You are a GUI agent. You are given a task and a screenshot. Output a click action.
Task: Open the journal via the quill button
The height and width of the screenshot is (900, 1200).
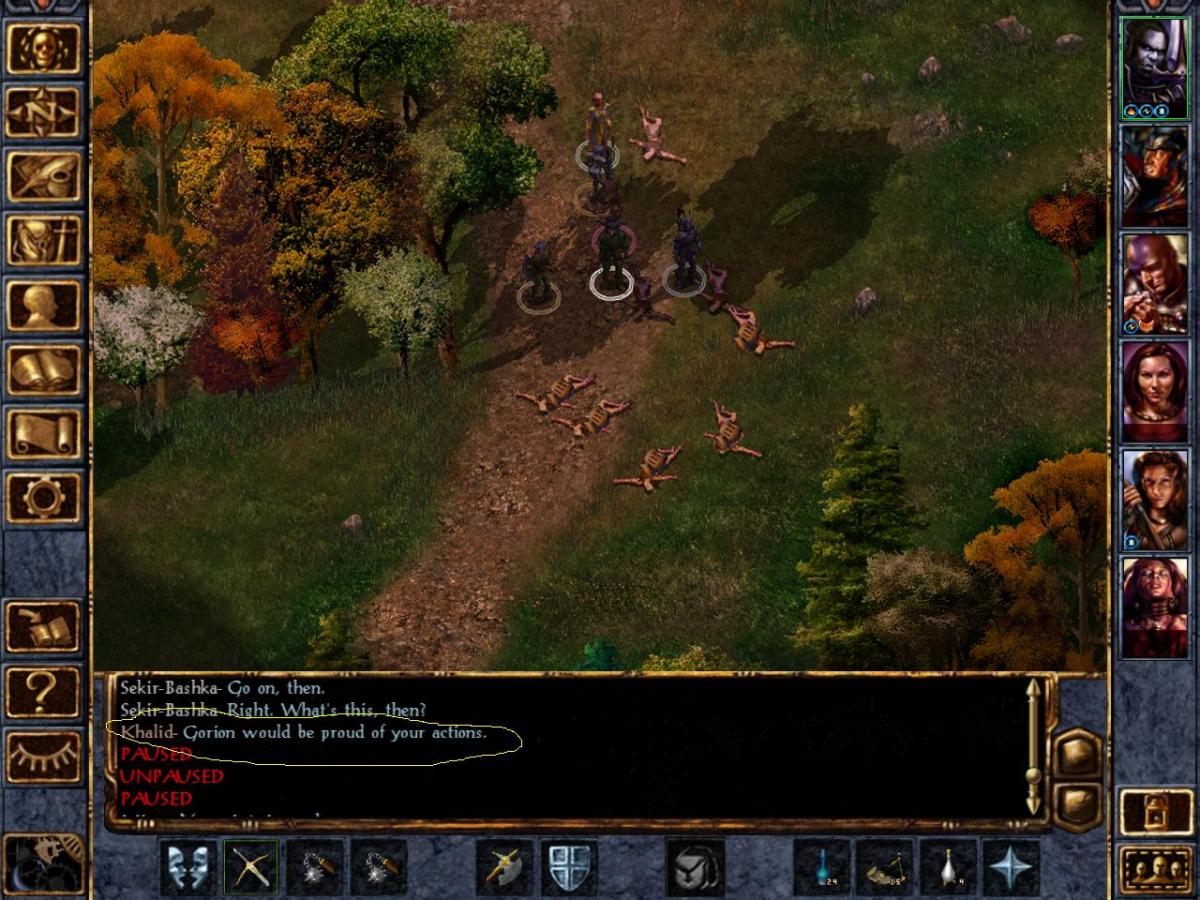(x=43, y=177)
